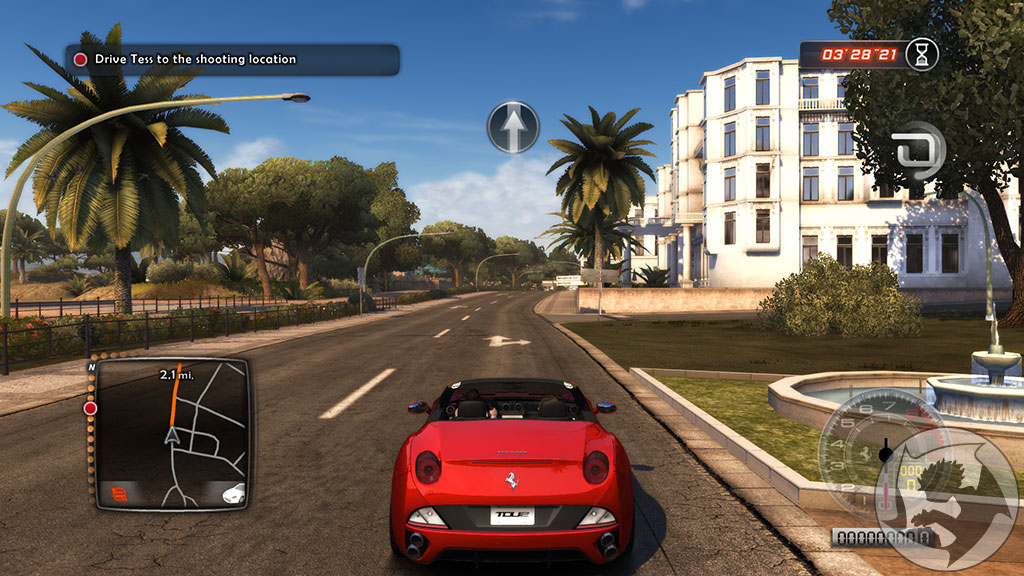
Task: Select the GPS straight-ahead arrow indicator
Action: coord(513,127)
